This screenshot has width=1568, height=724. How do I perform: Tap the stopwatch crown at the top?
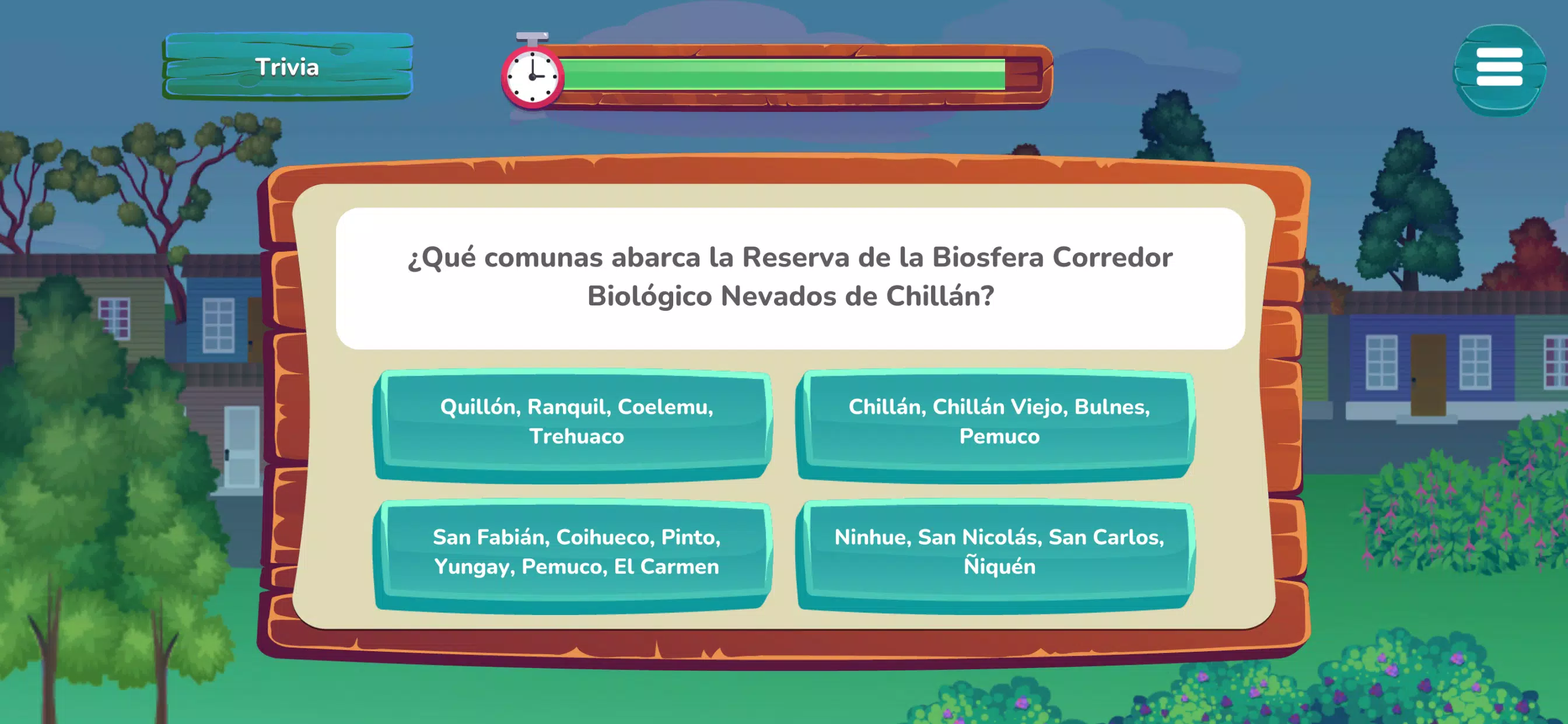tap(532, 37)
